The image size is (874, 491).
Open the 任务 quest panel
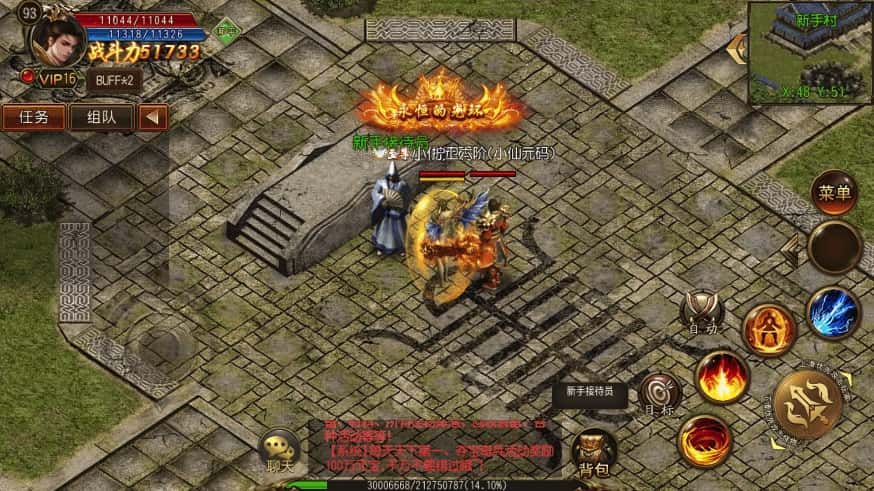(x=34, y=117)
